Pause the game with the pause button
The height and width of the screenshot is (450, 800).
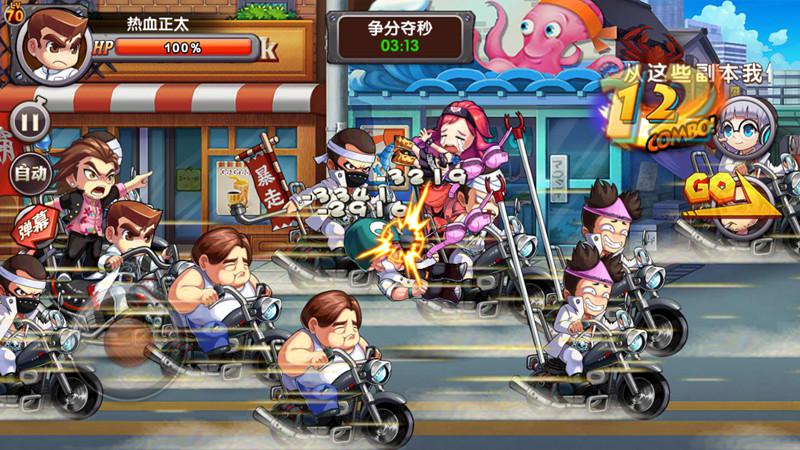pyautogui.click(x=31, y=124)
